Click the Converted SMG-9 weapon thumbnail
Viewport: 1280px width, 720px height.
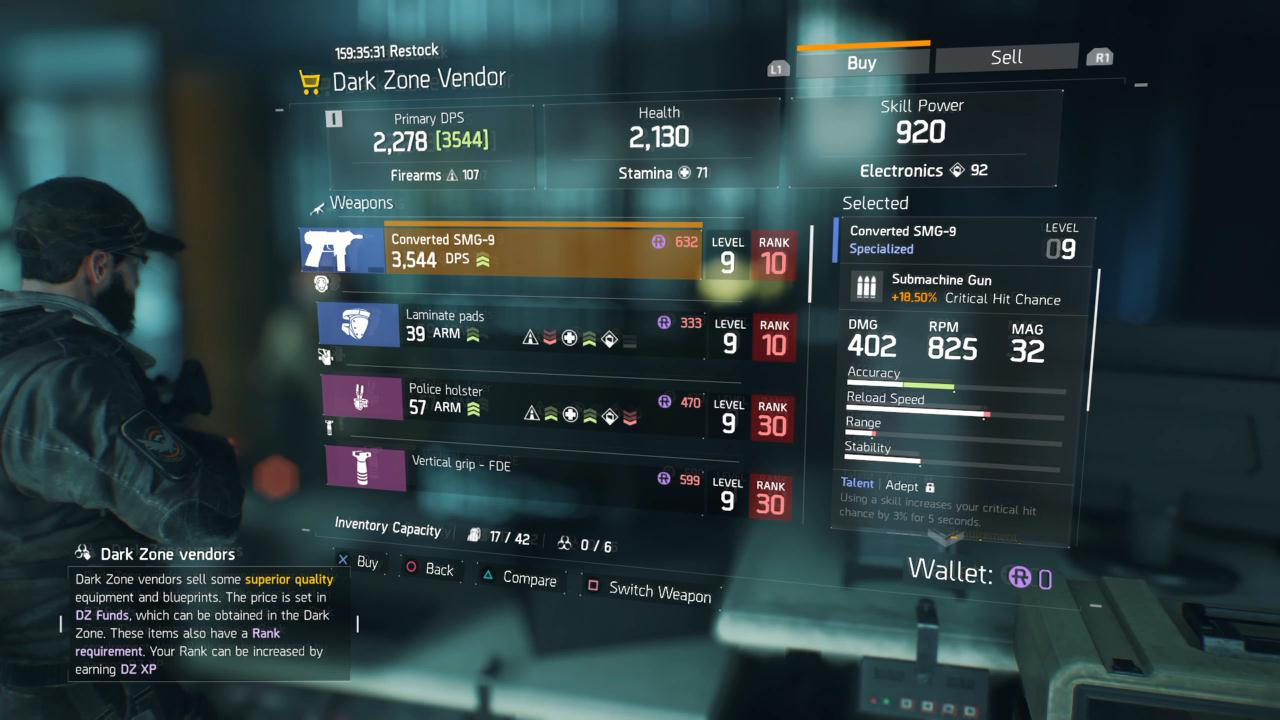[342, 250]
